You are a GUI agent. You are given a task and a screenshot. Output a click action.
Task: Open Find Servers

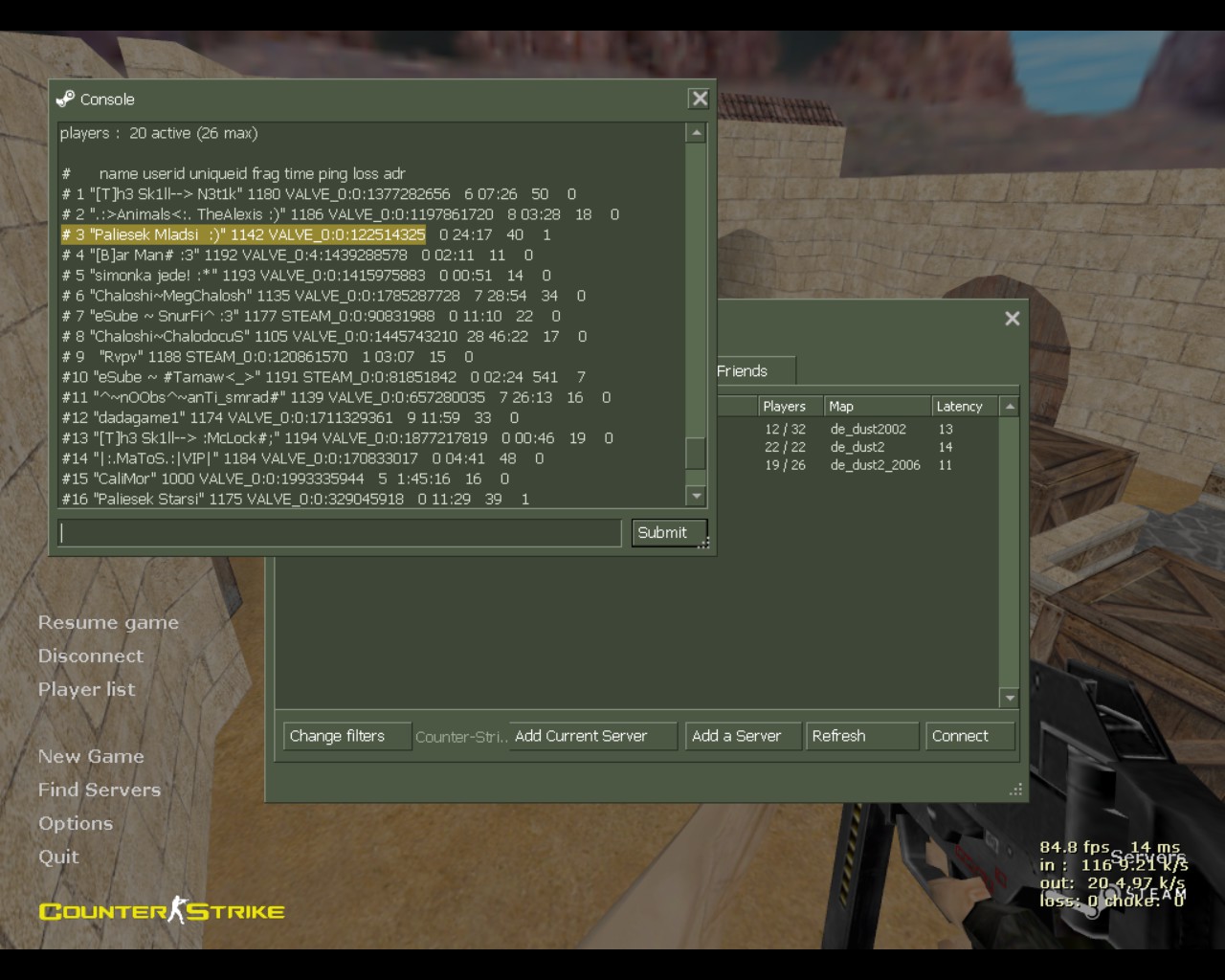coord(100,791)
